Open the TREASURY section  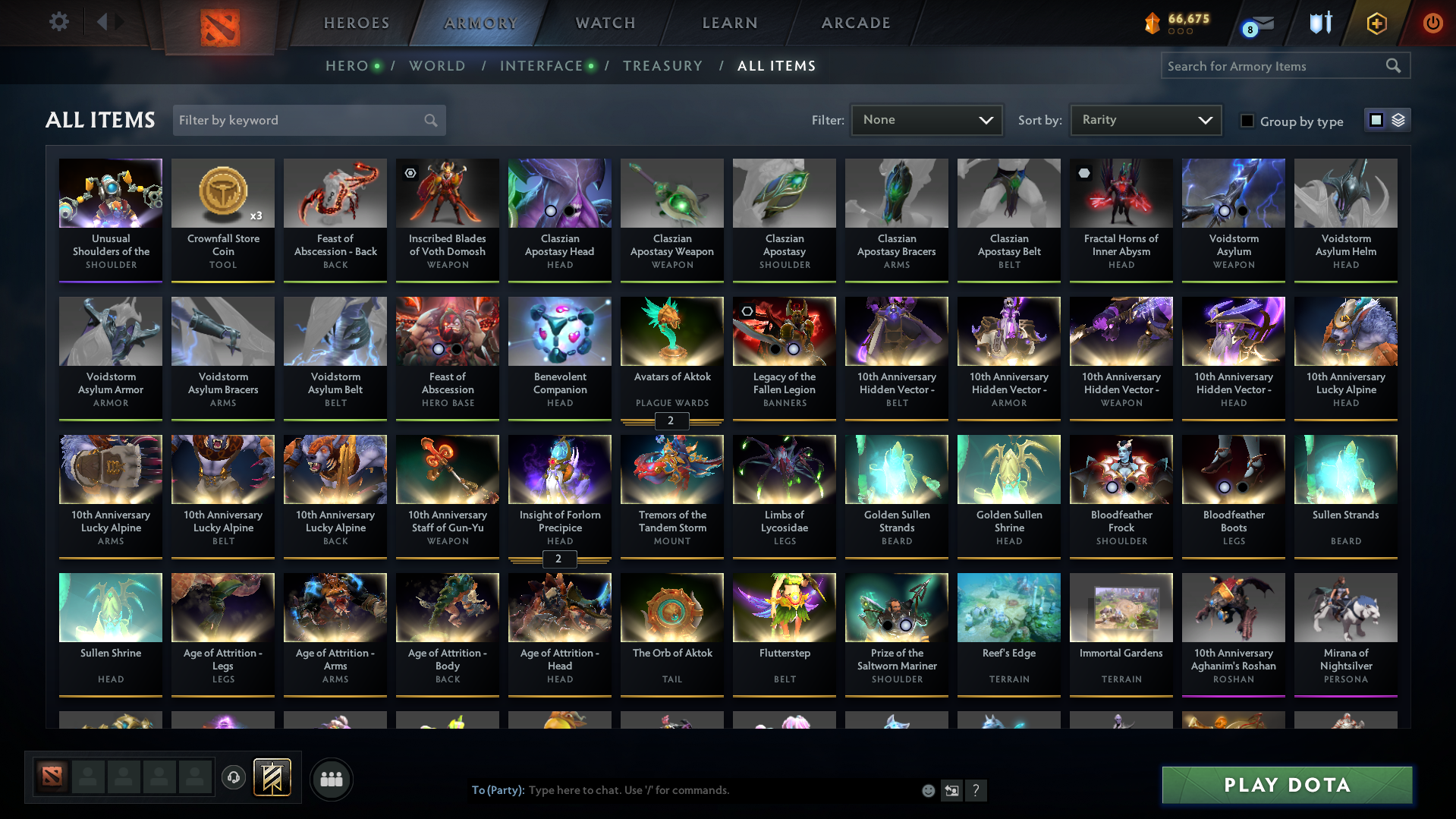point(662,66)
